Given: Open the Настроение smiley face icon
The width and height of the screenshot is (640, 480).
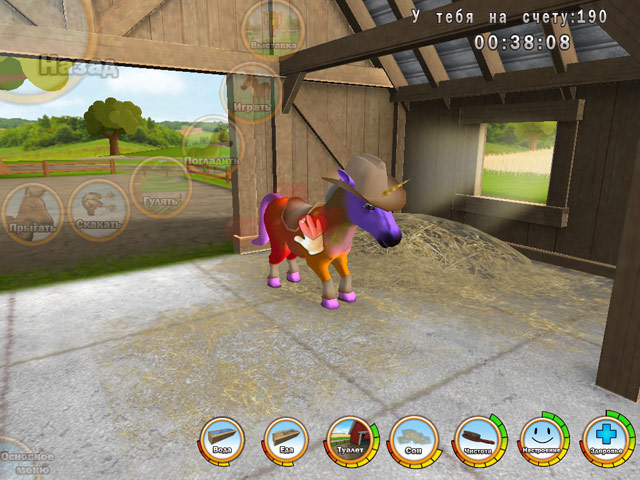Looking at the screenshot, I should [x=541, y=440].
